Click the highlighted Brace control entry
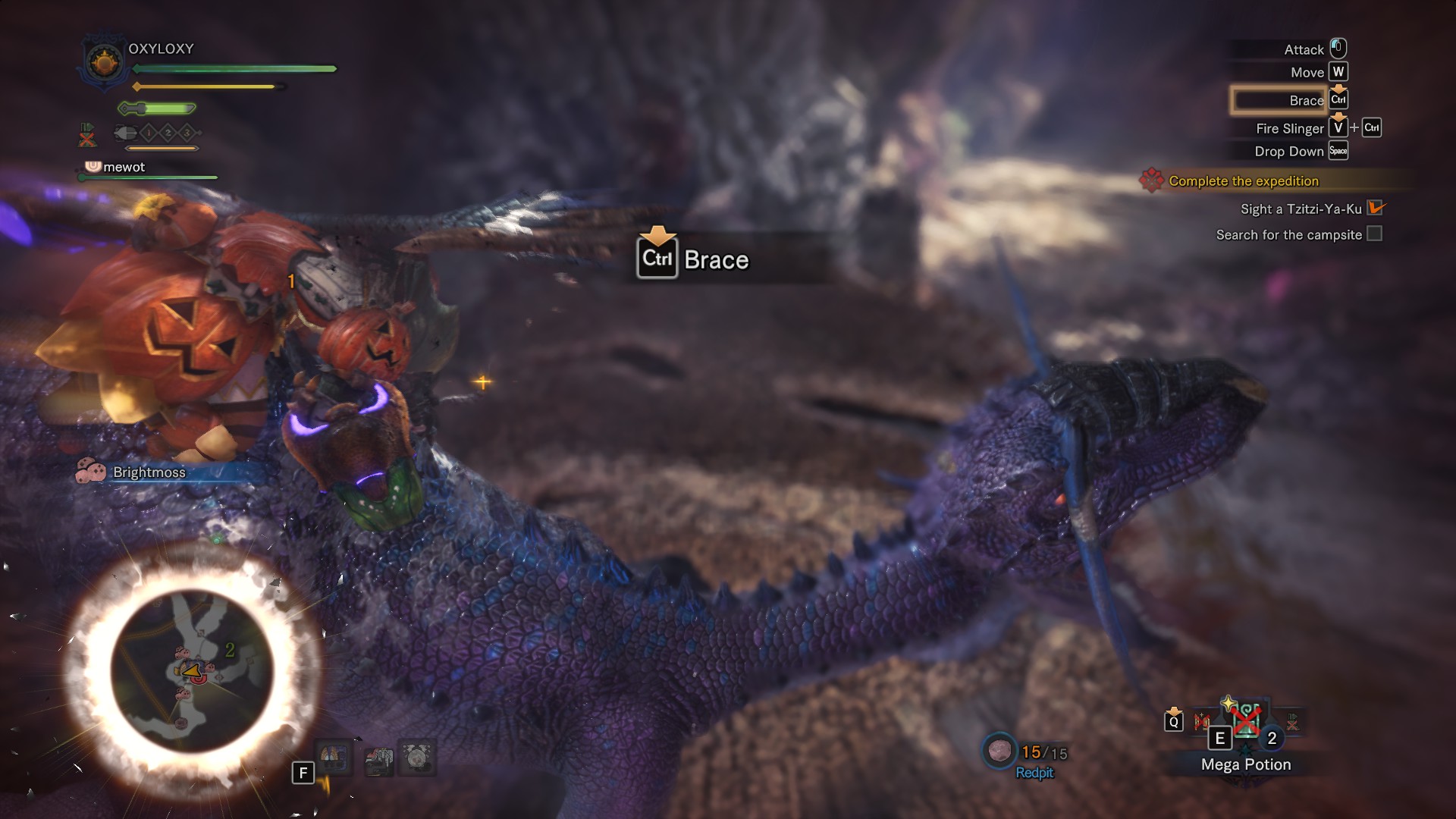The image size is (1456, 819). pyautogui.click(x=1279, y=100)
